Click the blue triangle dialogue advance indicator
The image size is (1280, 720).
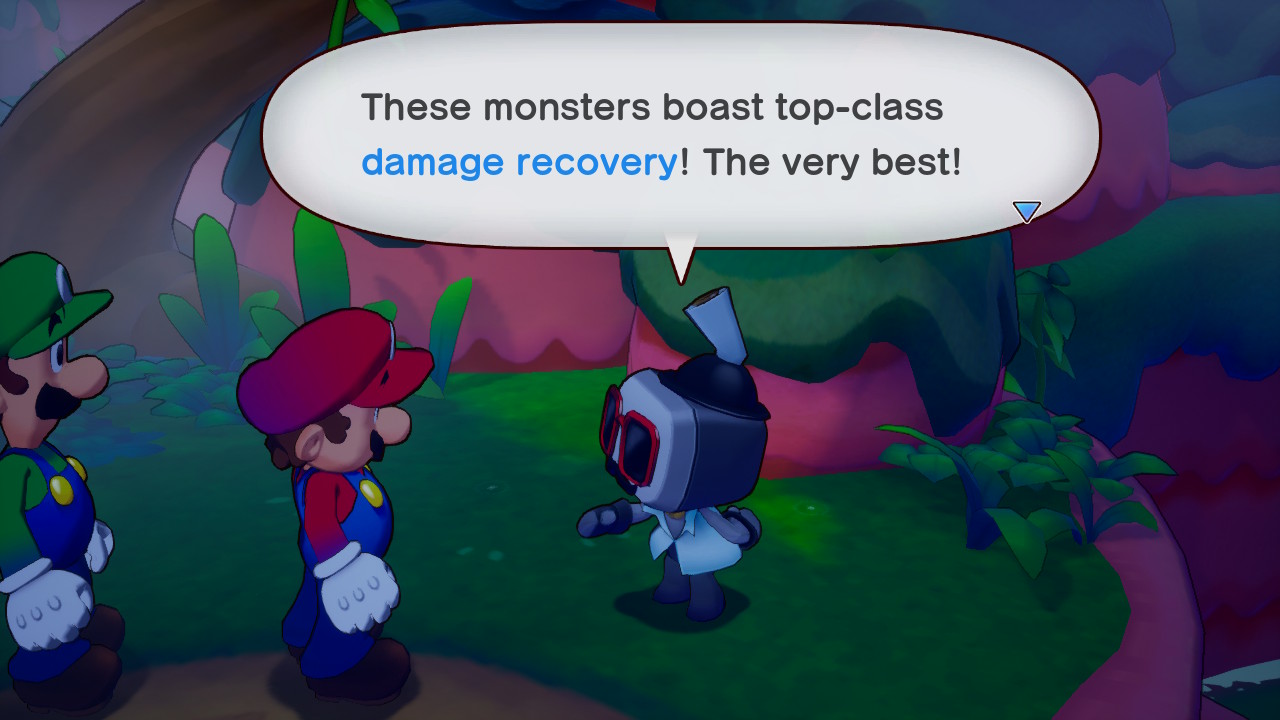click(x=1027, y=211)
